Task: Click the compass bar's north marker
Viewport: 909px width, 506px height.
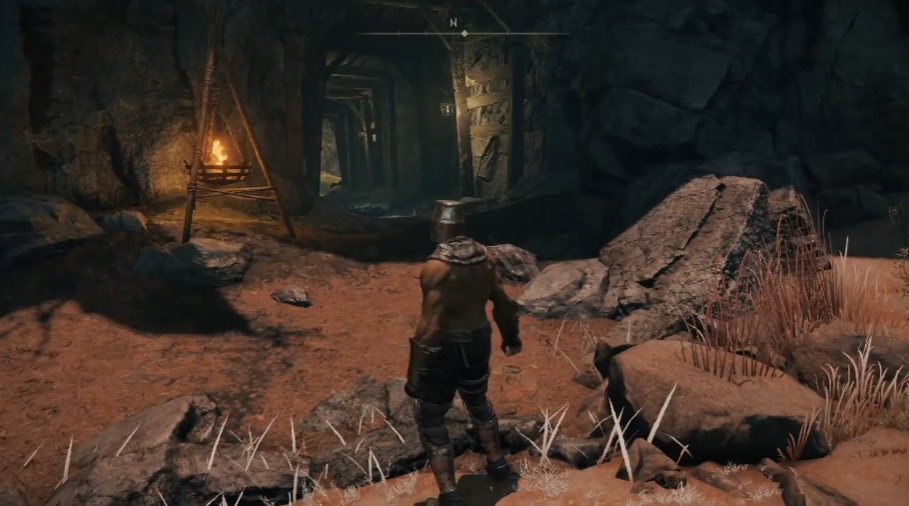Action: [x=451, y=21]
